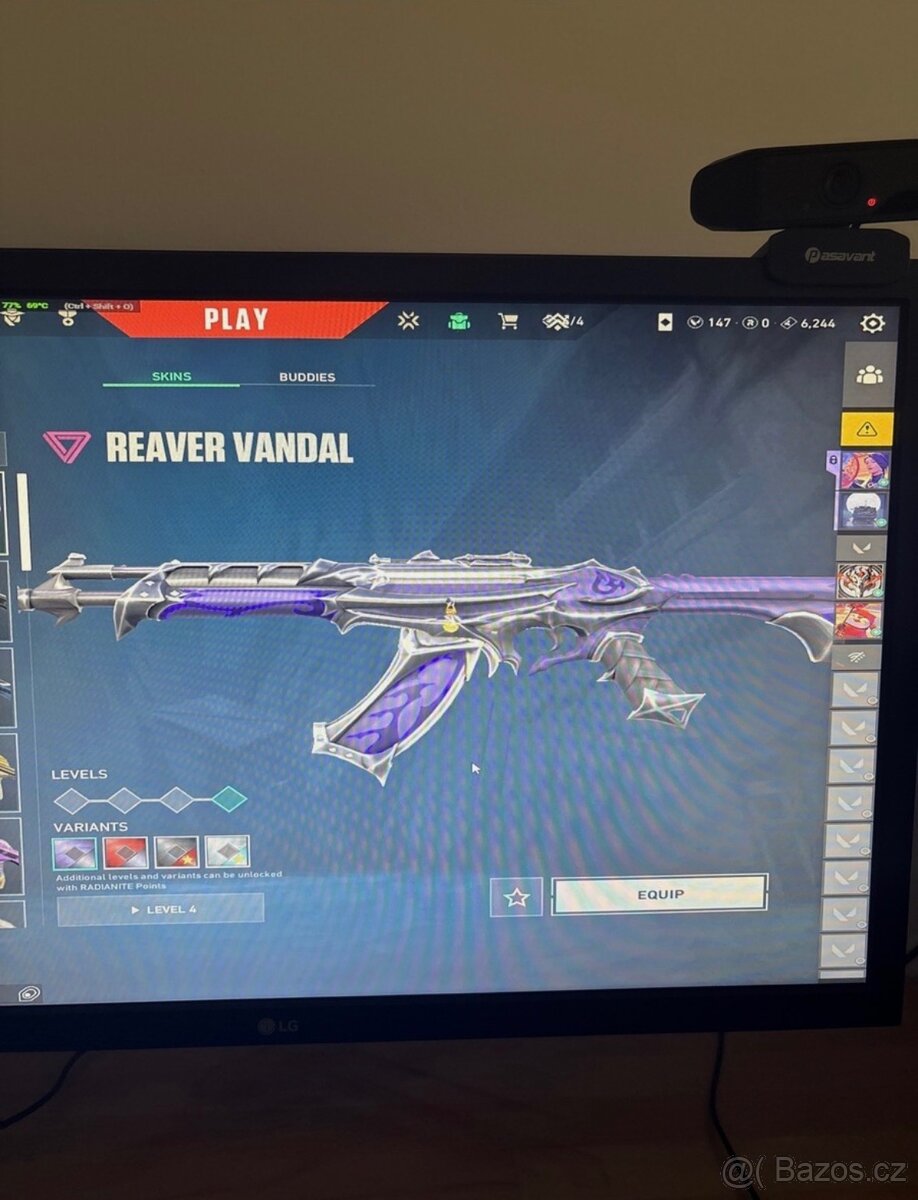This screenshot has height=1200, width=918.
Task: Open the green collection icon in top bar
Action: point(459,321)
